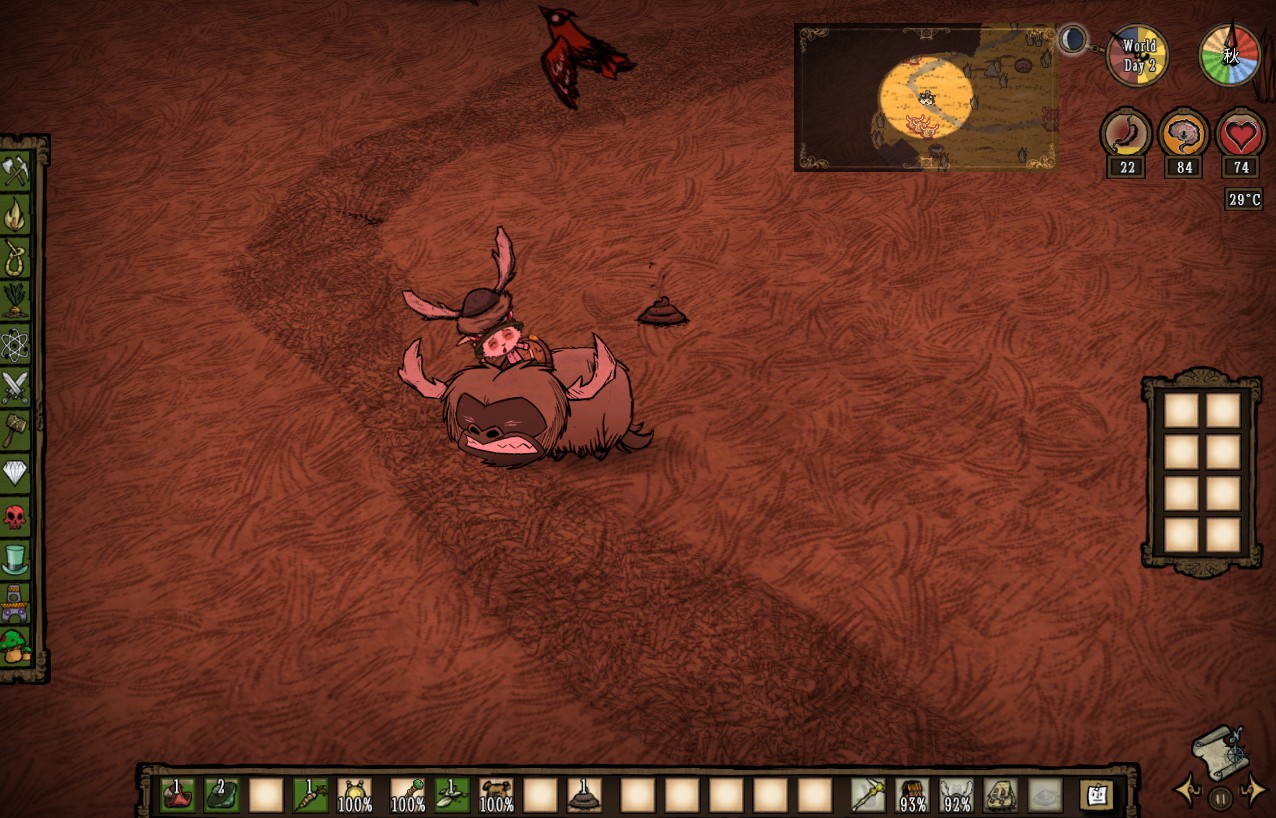Open the Refine diamond tab
The image size is (1276, 818).
(16, 473)
